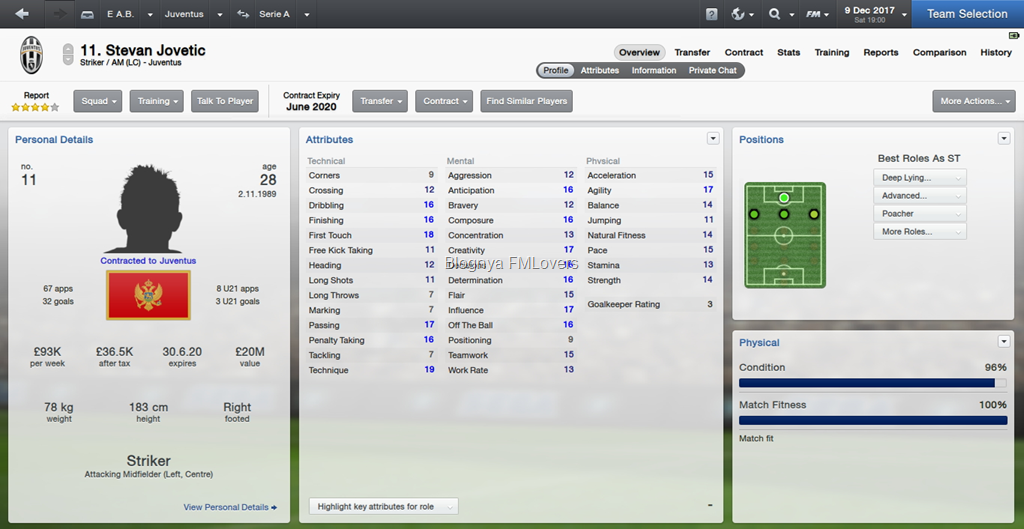Viewport: 1024px width, 529px height.
Task: Open the Private Chat sub-tab
Action: click(x=713, y=71)
